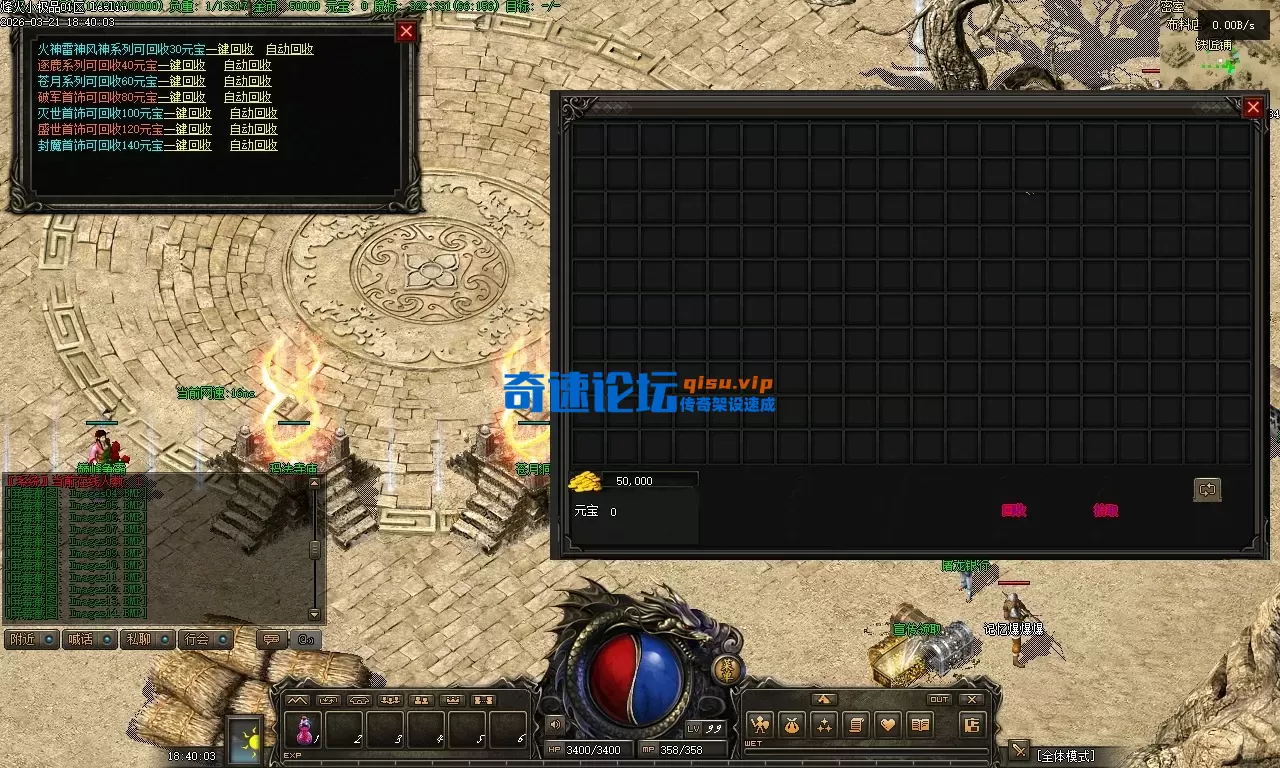Click 一键回收 for 火神雷神风神系列
1280x768 pixels.
(x=229, y=49)
